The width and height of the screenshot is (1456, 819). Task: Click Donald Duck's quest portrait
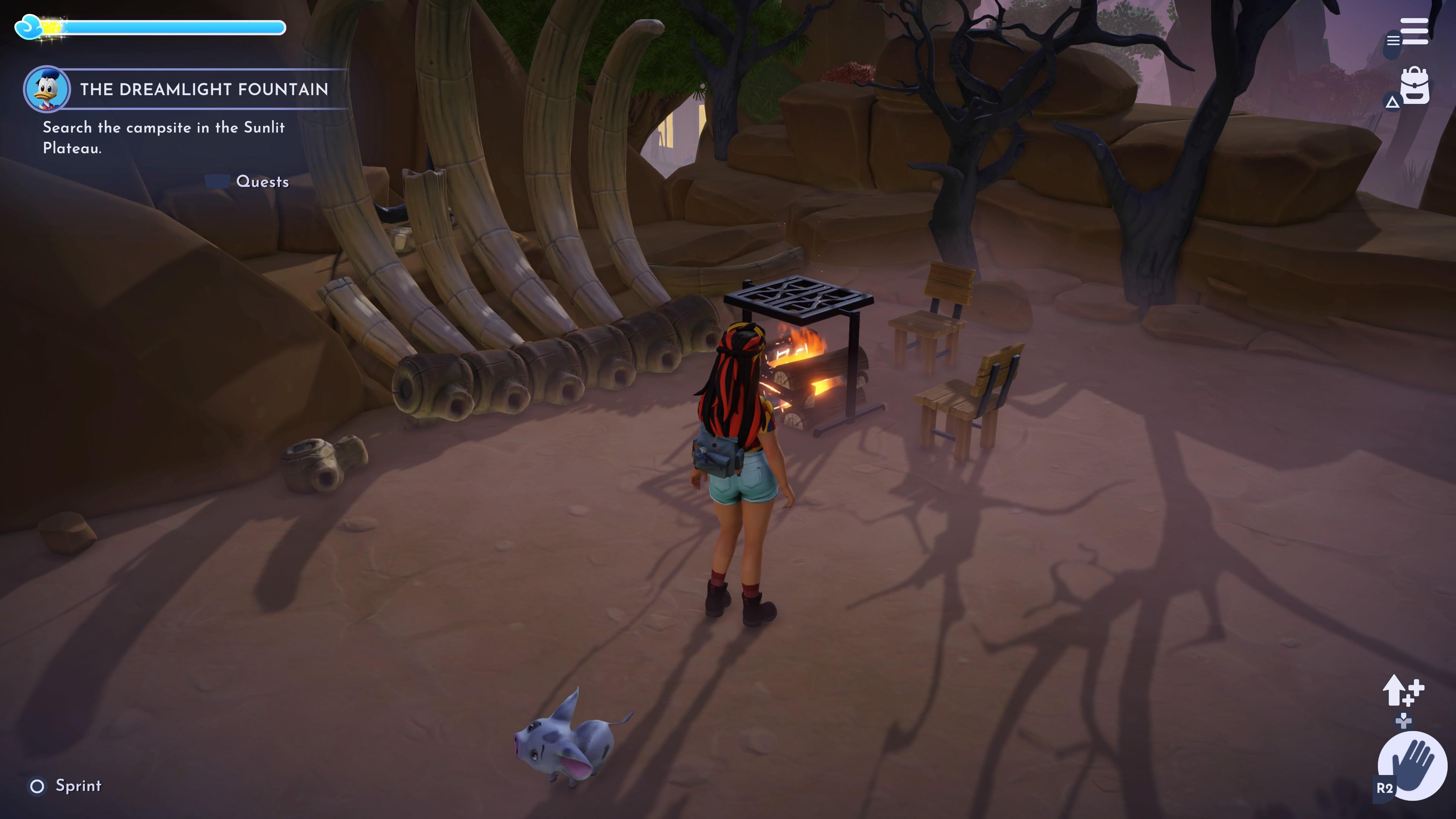47,89
